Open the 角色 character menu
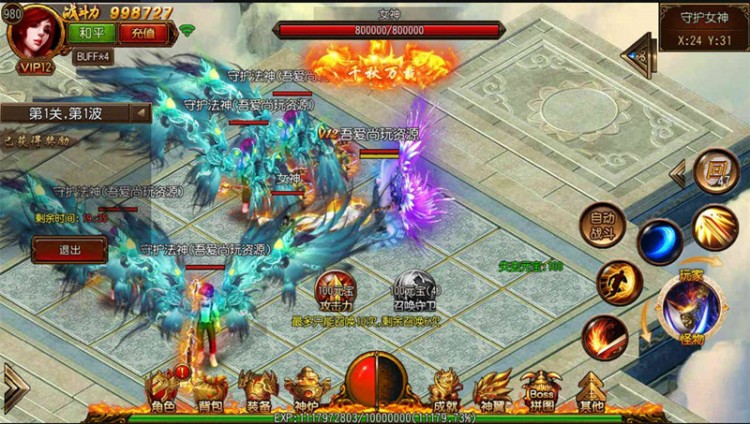Viewport: 750px width, 424px height. tap(164, 392)
